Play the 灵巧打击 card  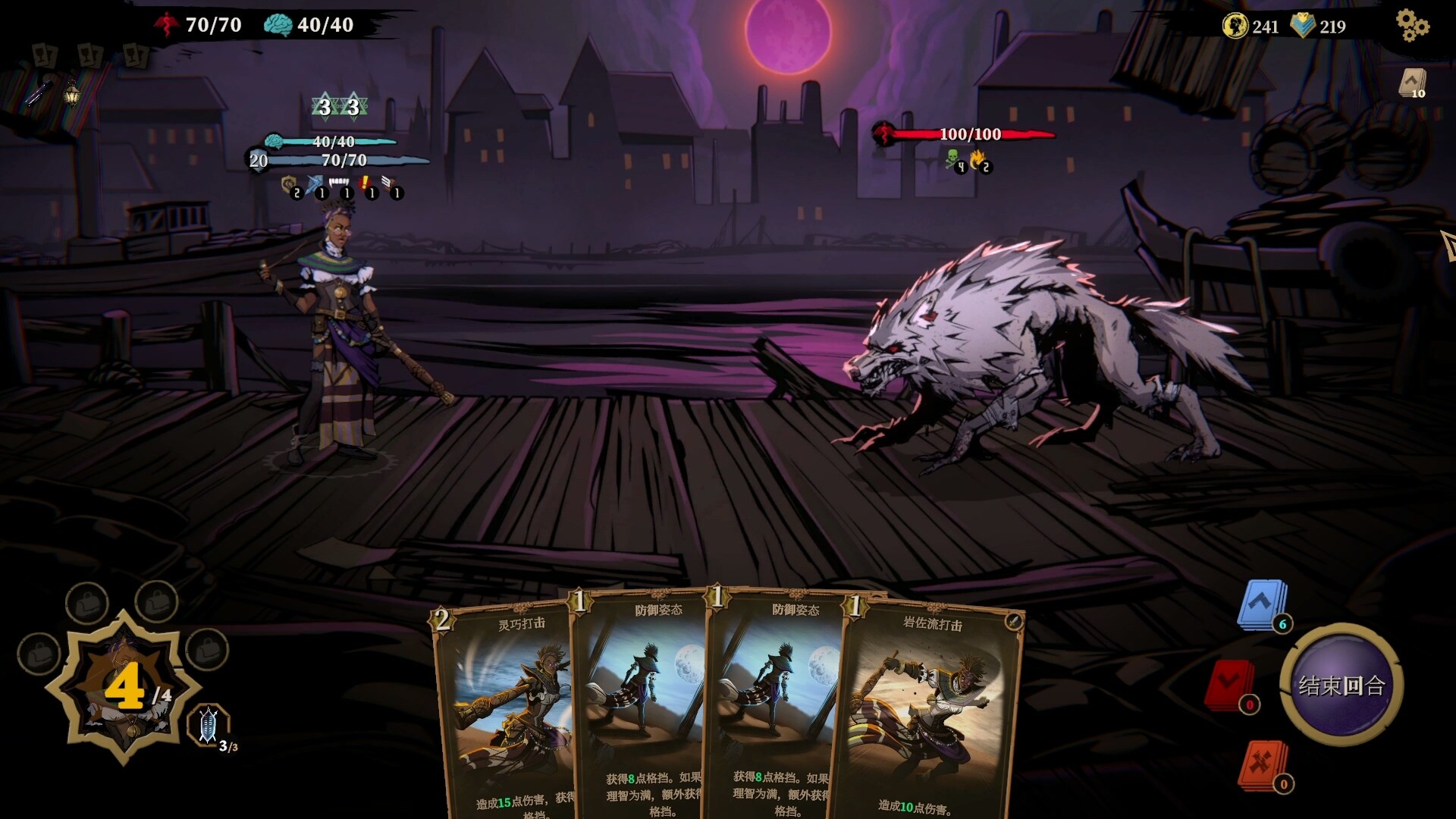tap(504, 713)
